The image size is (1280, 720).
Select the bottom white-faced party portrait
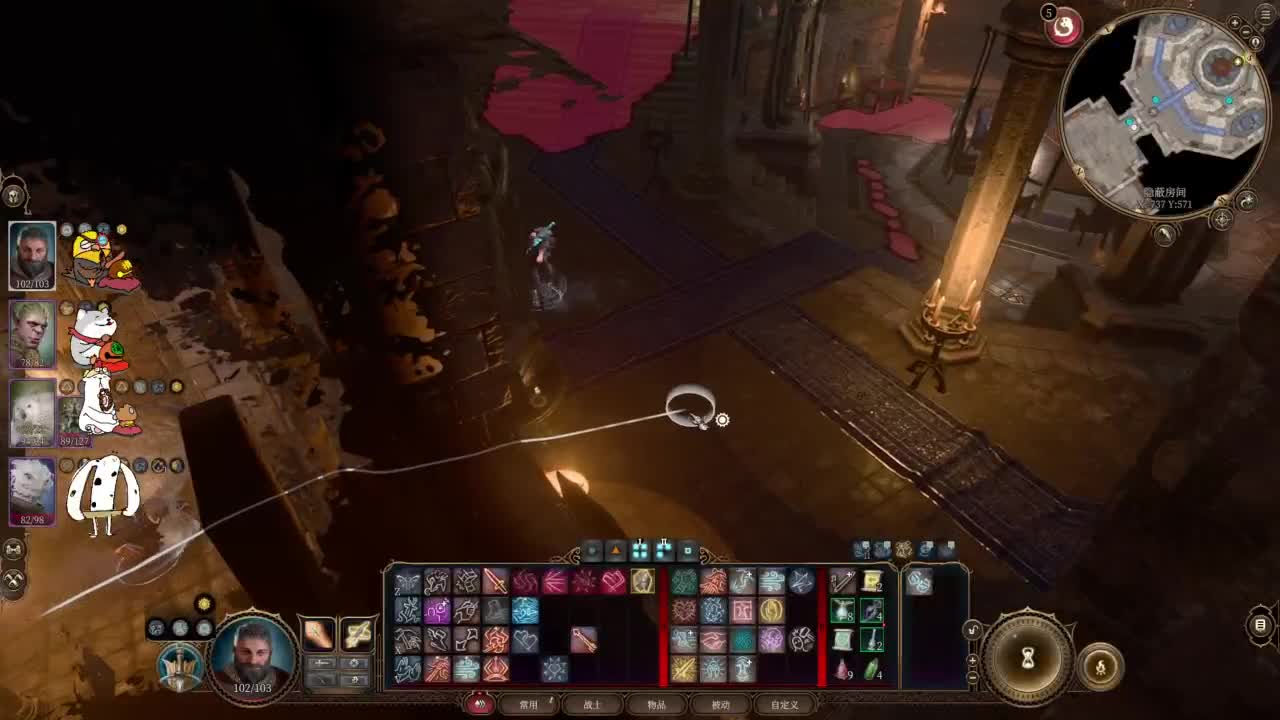(x=32, y=490)
